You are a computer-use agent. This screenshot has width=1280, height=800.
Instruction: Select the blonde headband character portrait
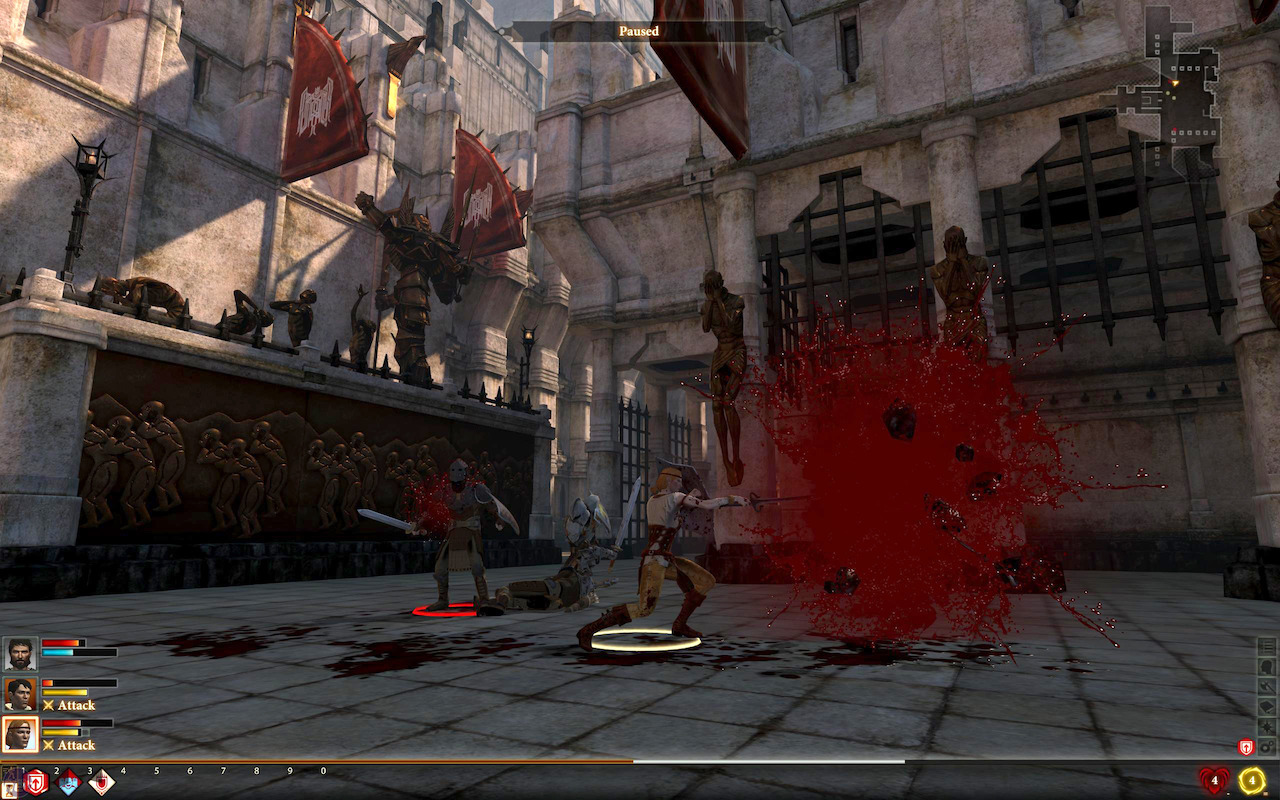coord(20,734)
